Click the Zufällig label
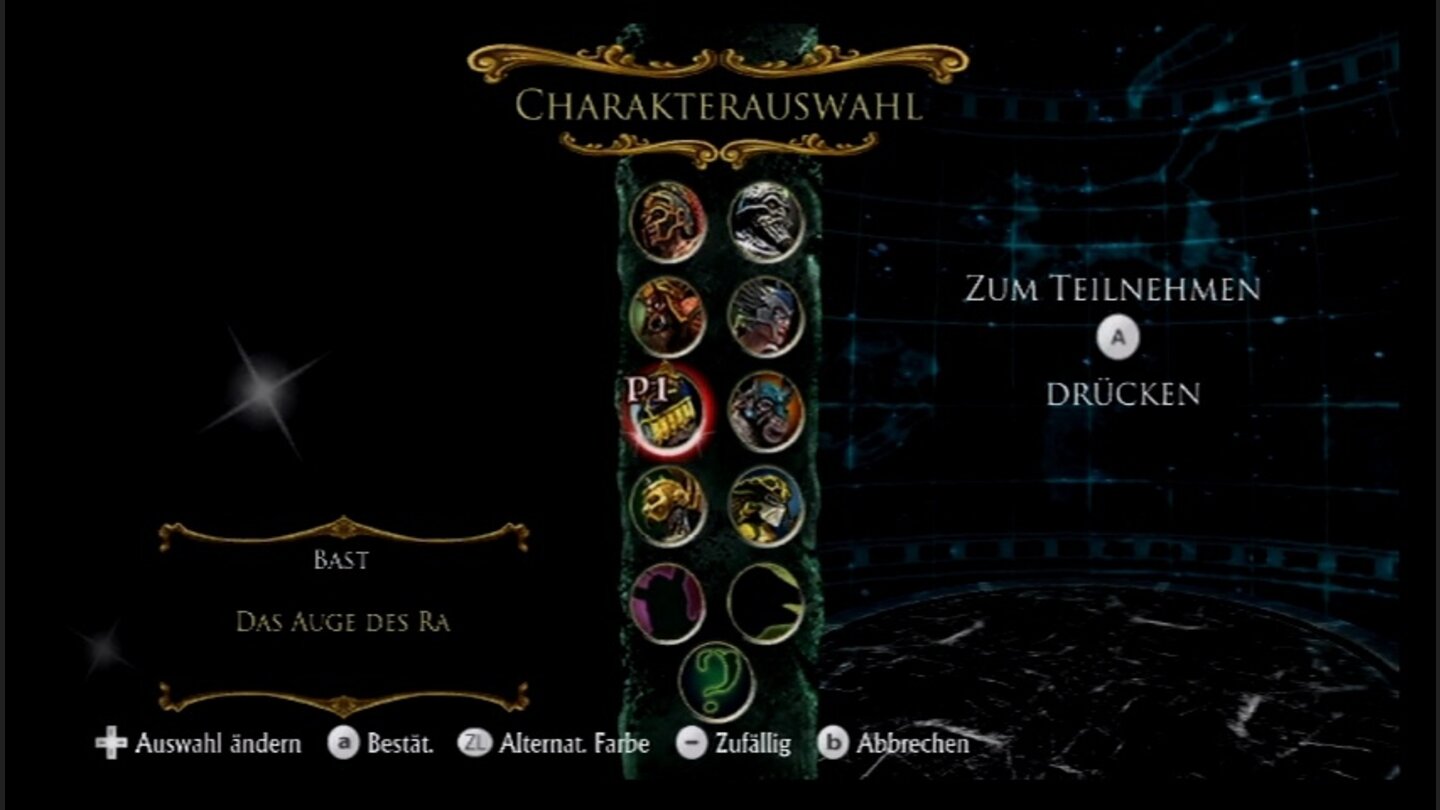 [752, 744]
